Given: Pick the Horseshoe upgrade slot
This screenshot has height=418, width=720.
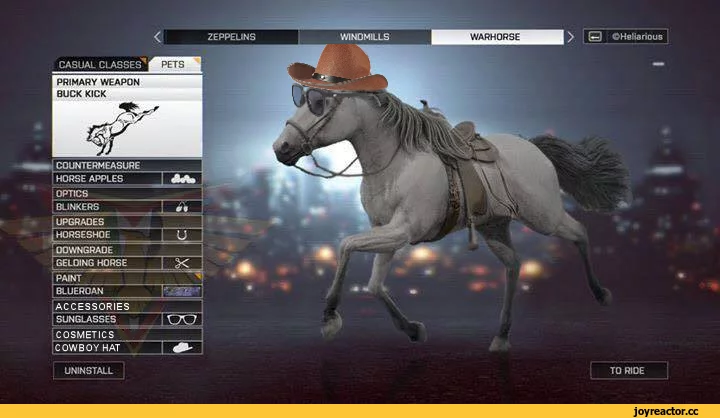Looking at the screenshot, I should point(127,235).
